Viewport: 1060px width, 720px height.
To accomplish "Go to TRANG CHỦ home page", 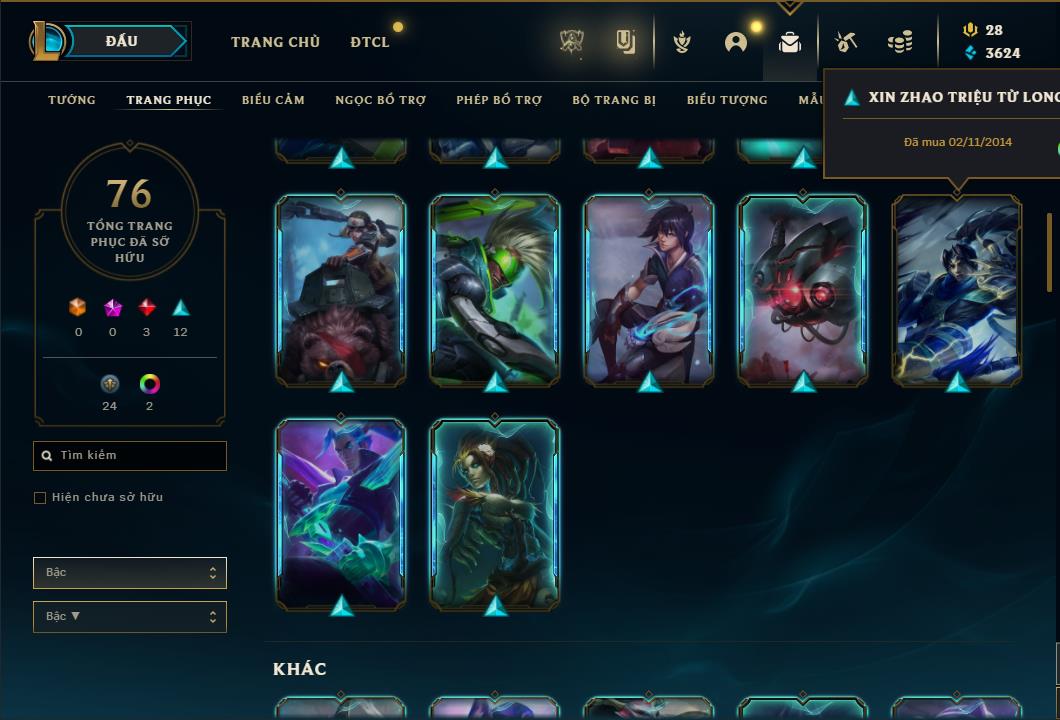I will pyautogui.click(x=275, y=42).
